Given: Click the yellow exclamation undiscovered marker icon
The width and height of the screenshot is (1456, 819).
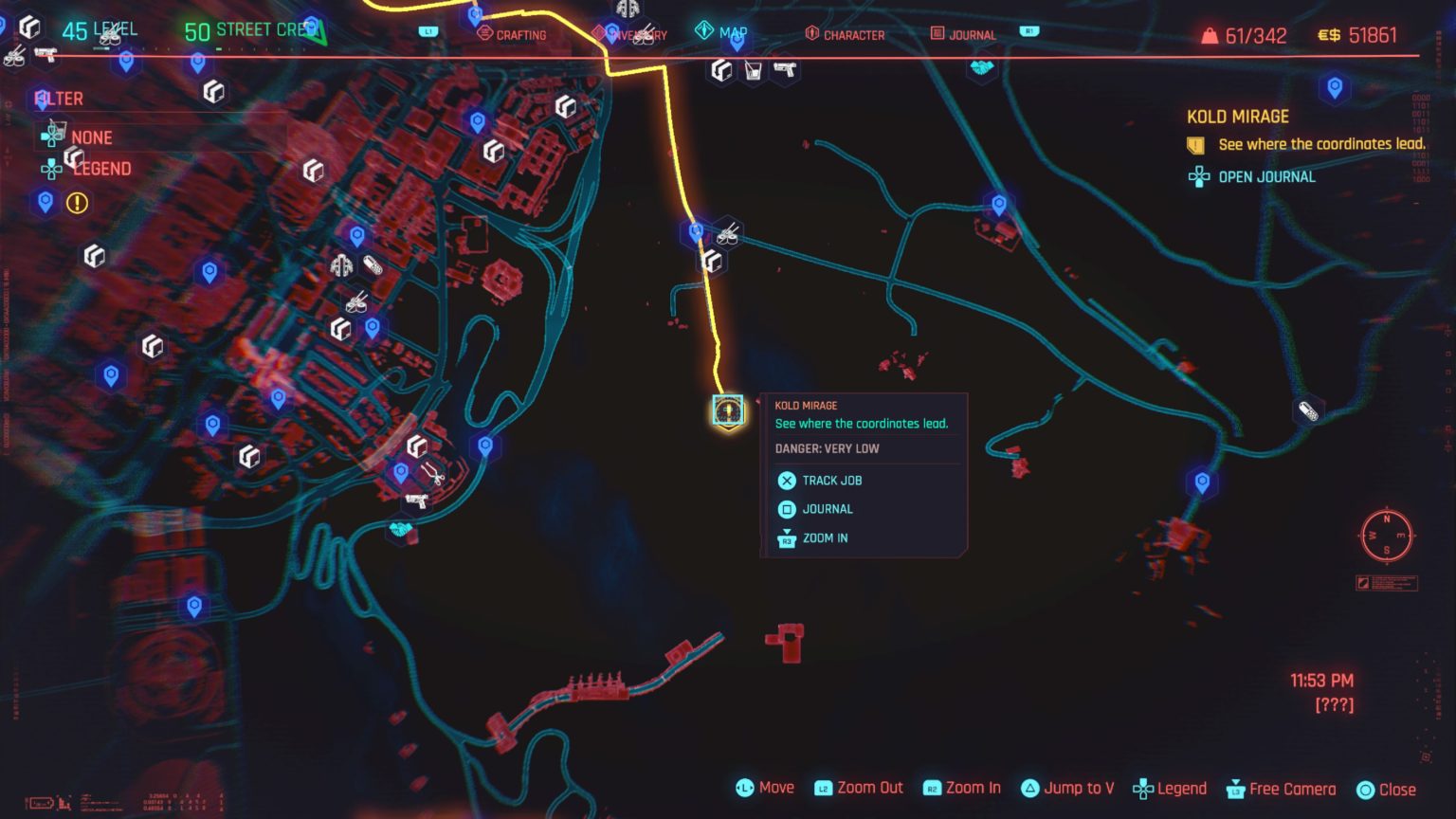Looking at the screenshot, I should click(76, 203).
